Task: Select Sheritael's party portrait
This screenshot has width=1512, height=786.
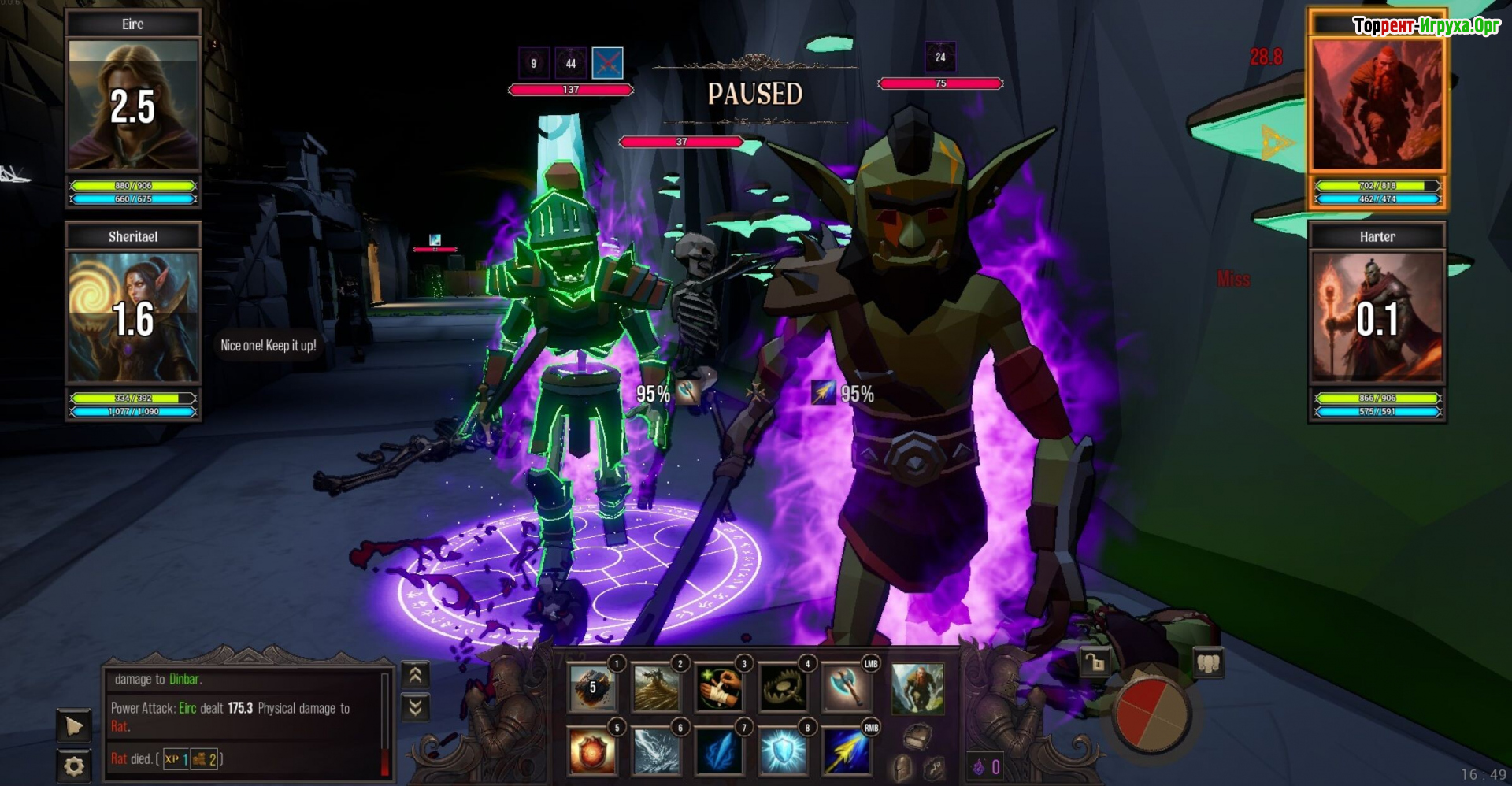Action: pyautogui.click(x=132, y=317)
